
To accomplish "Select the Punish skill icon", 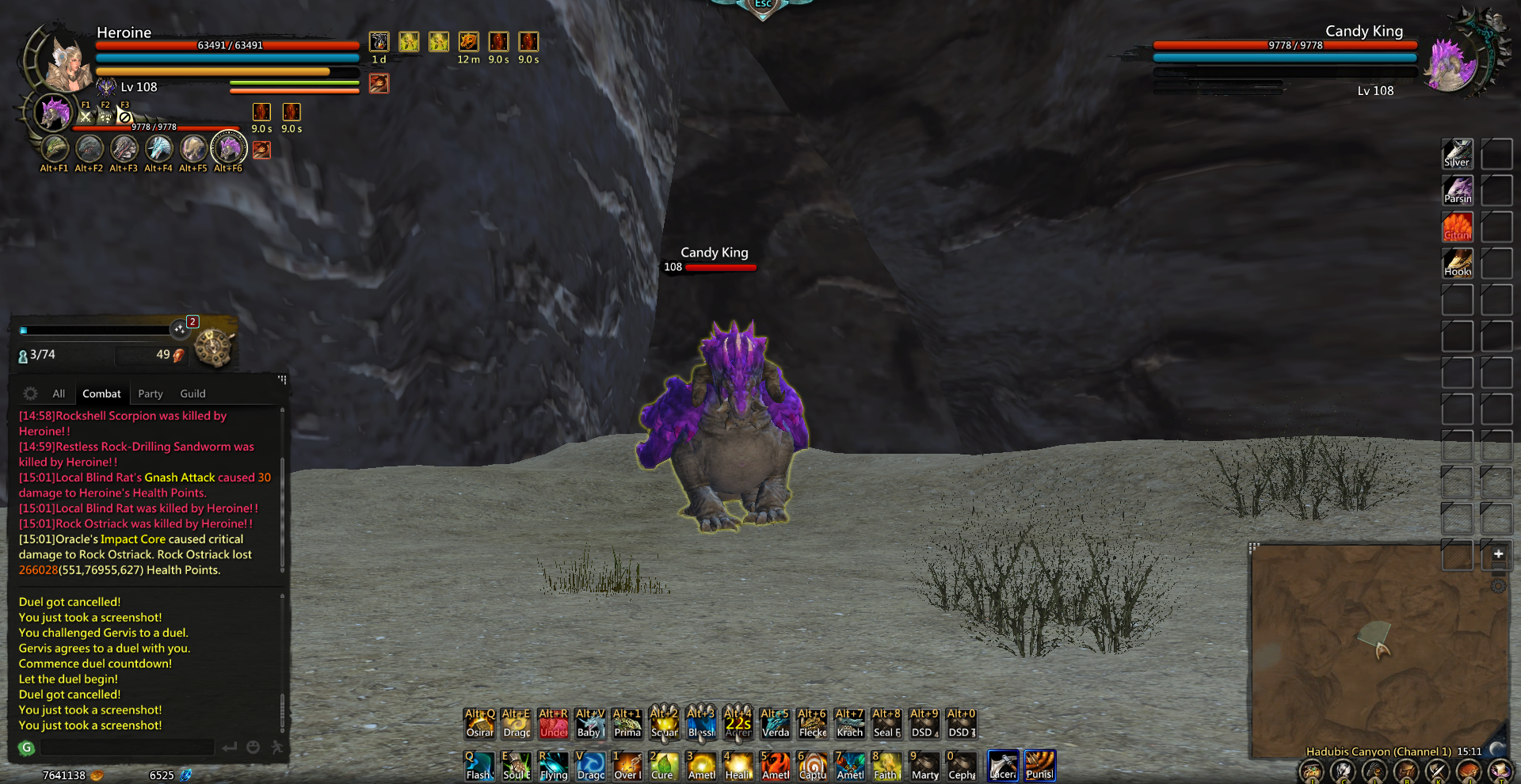I will 1039,766.
